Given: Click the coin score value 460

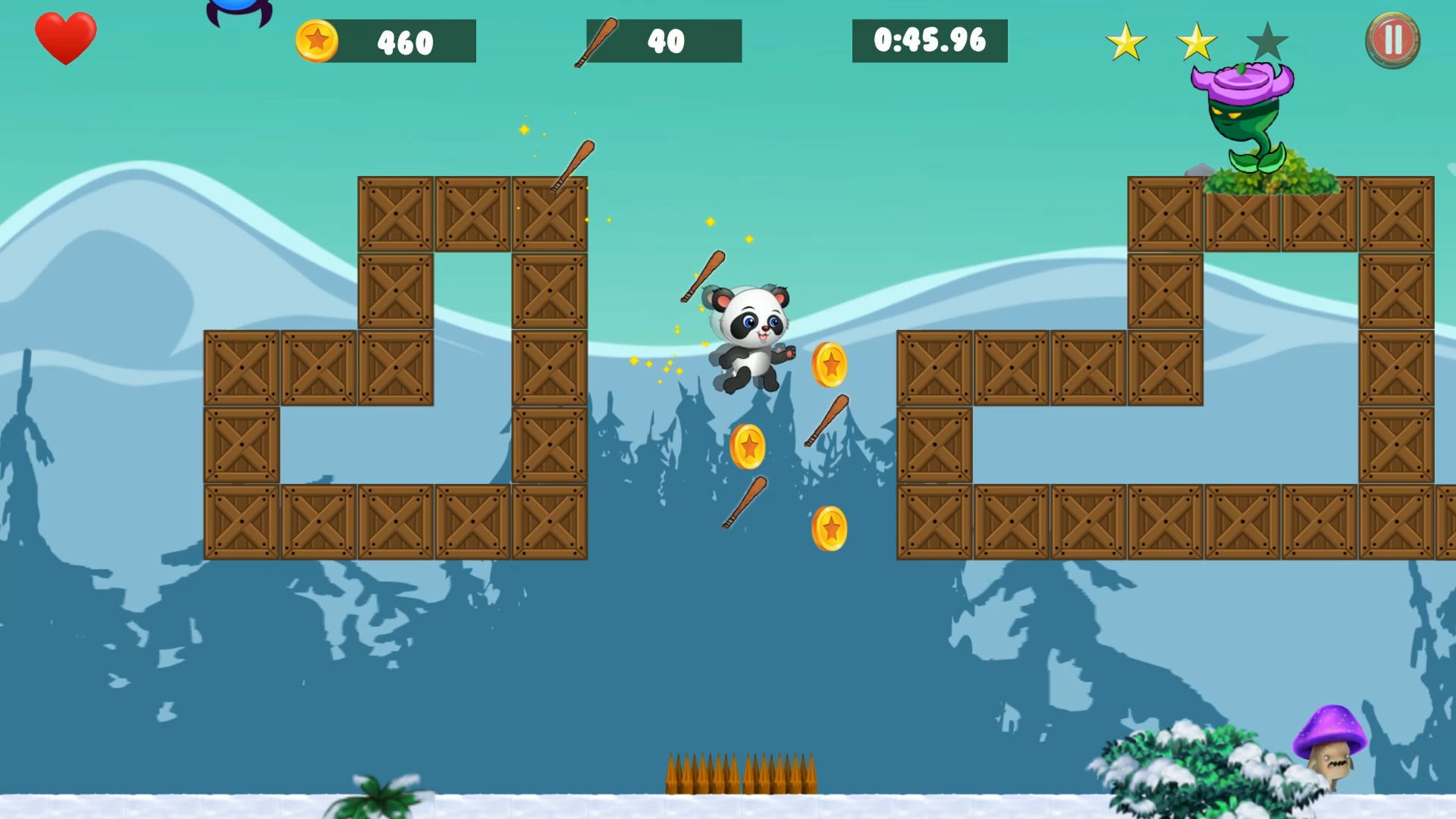Looking at the screenshot, I should coord(404,42).
